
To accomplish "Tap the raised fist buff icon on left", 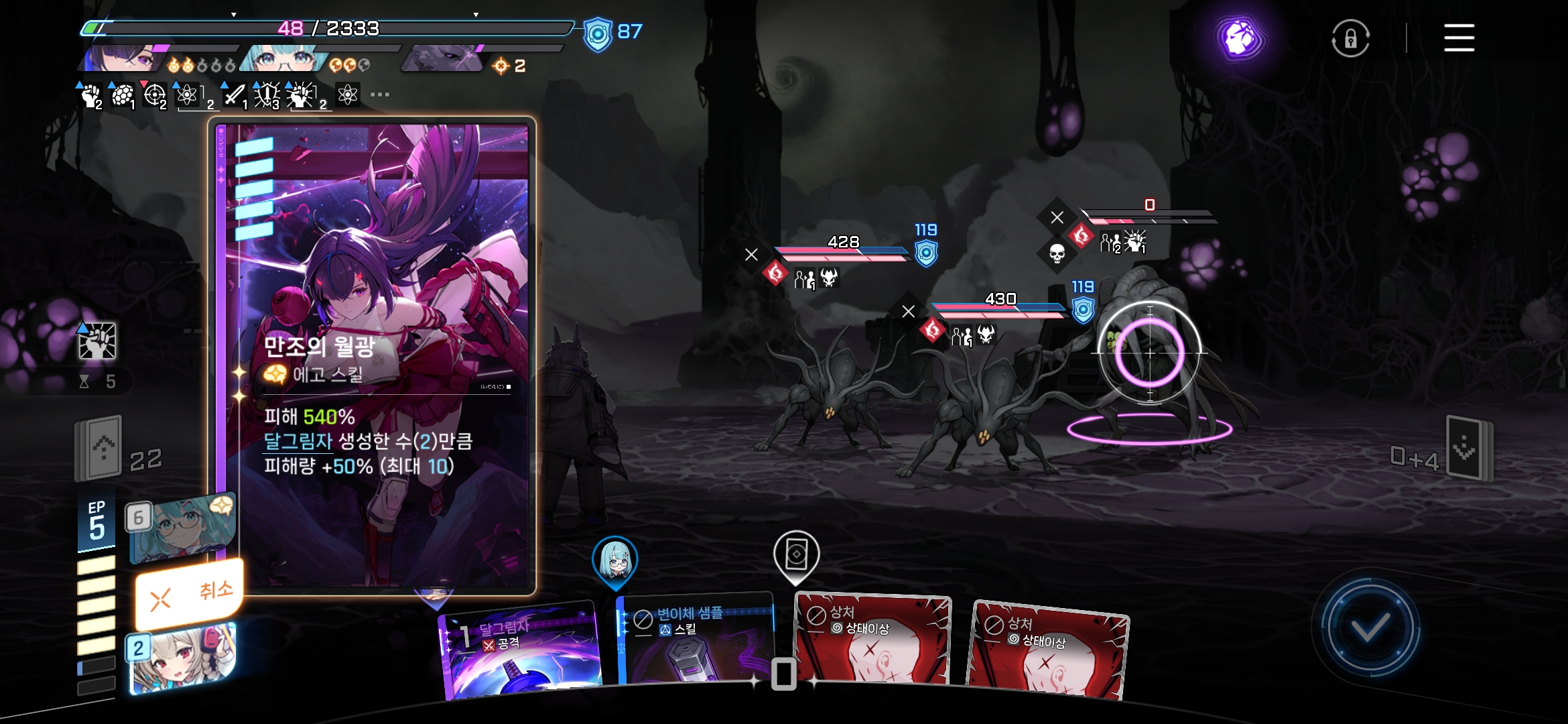I will [x=97, y=341].
